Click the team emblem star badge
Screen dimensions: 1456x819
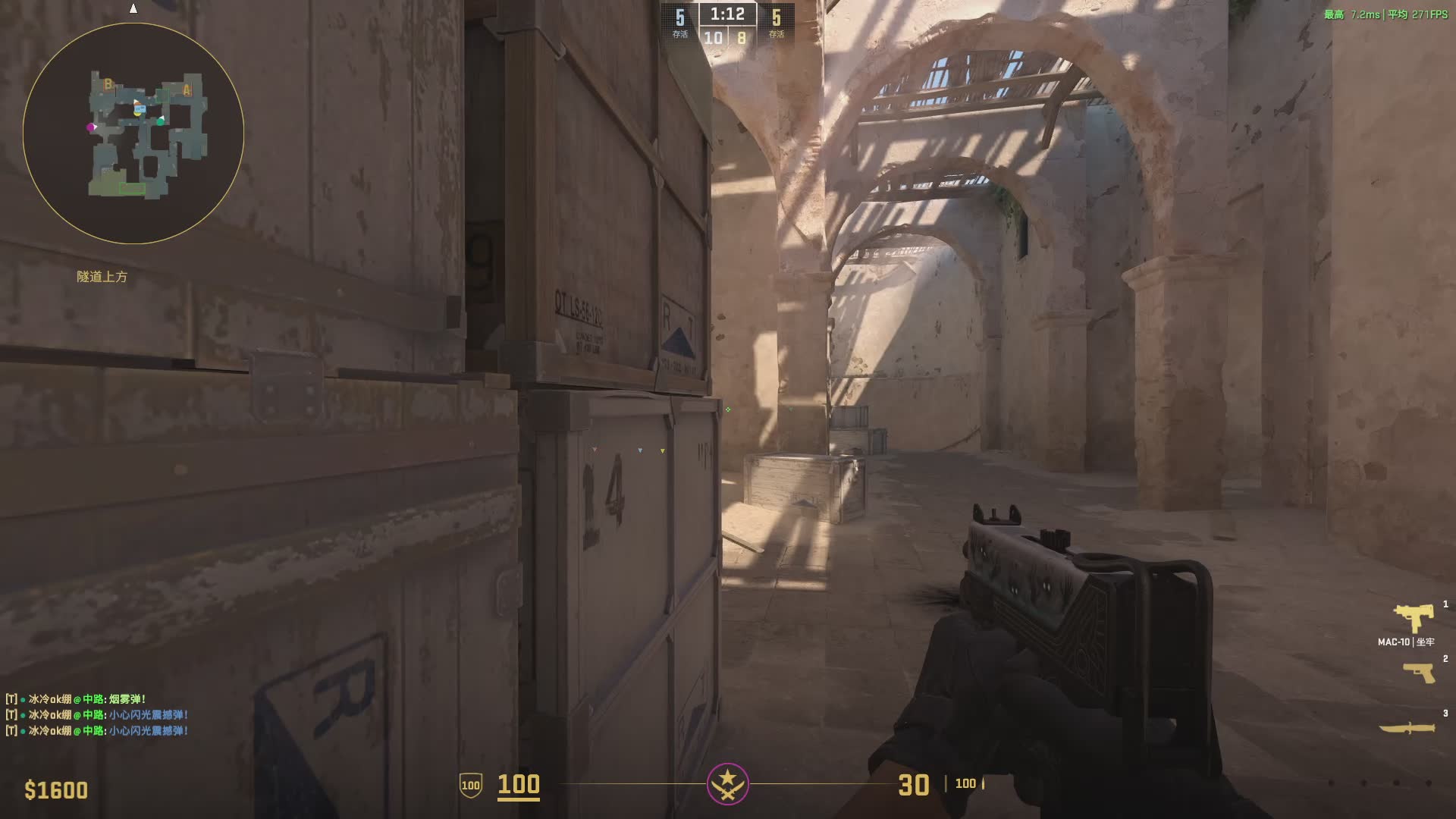[x=727, y=783]
